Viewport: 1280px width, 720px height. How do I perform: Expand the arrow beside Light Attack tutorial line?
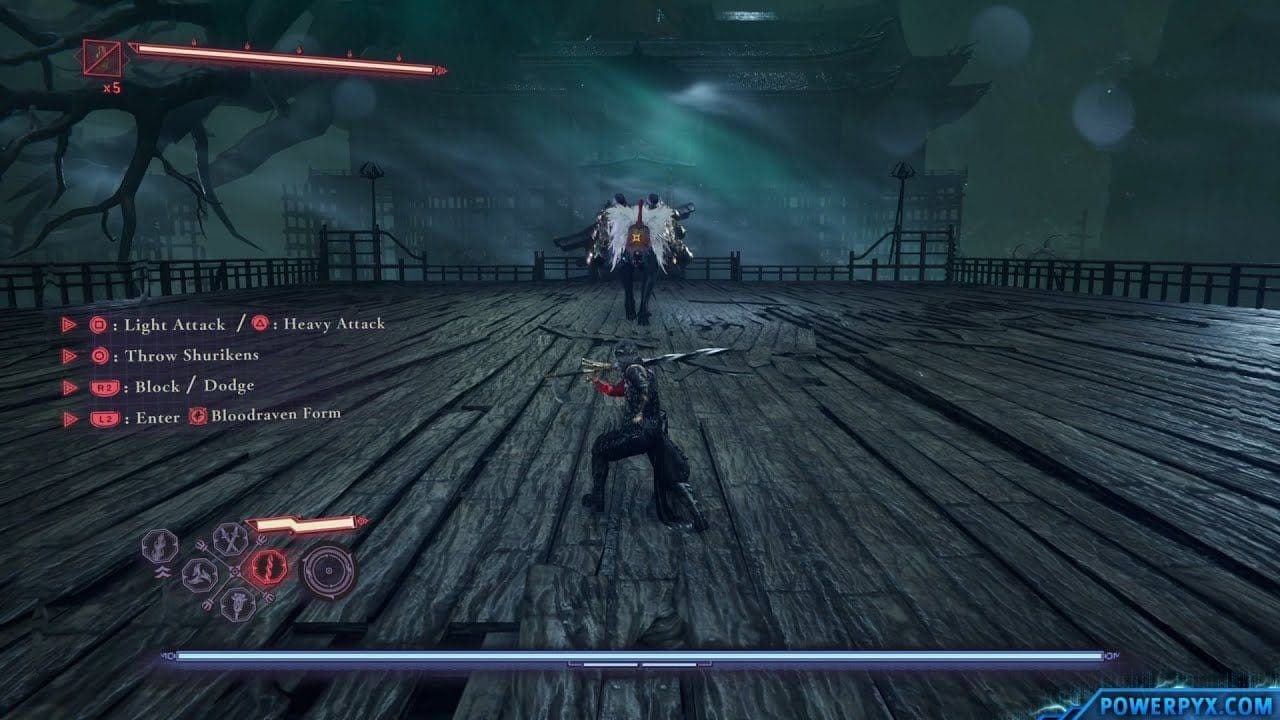69,324
